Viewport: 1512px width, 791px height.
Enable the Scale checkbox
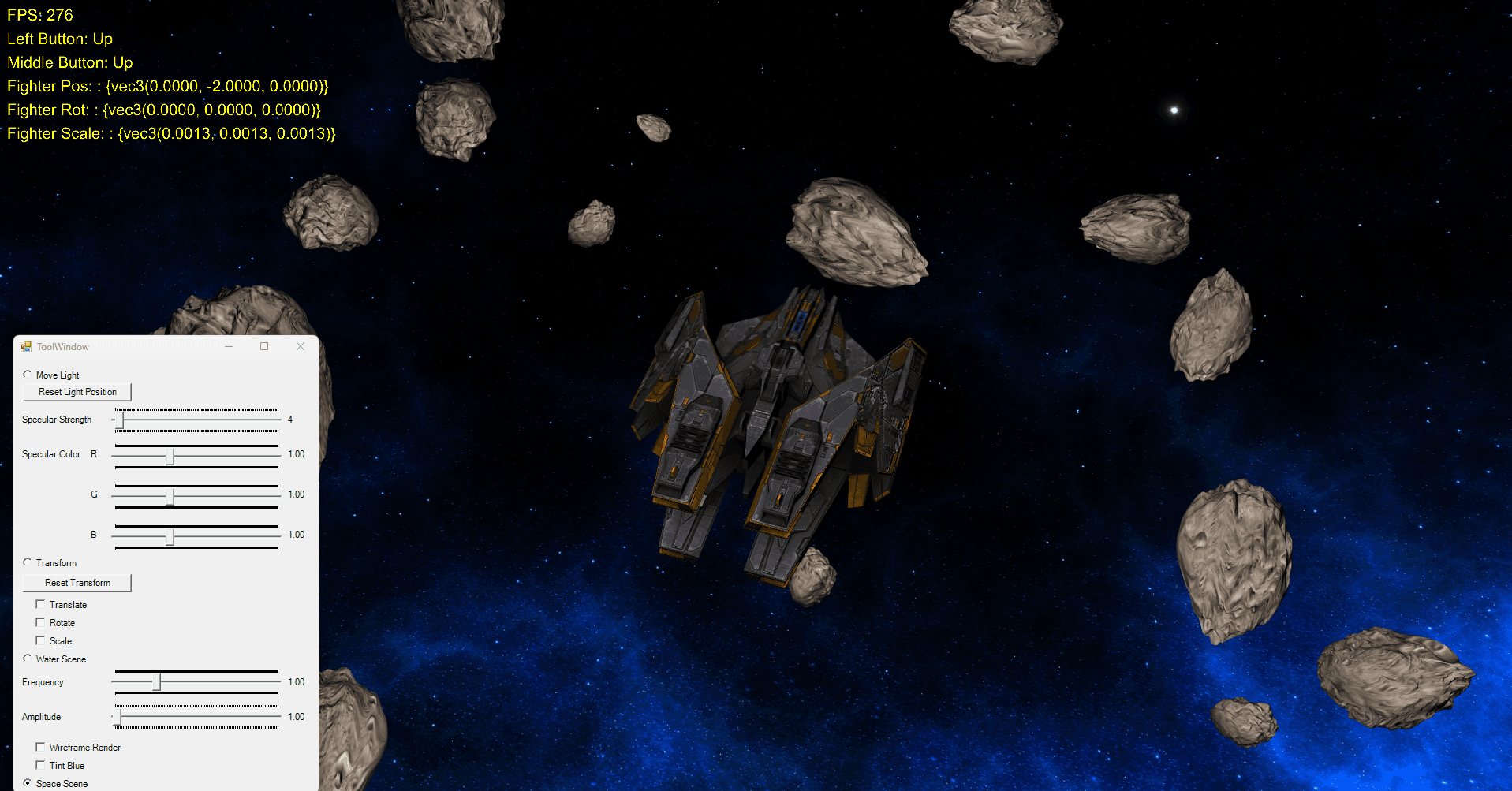point(40,640)
